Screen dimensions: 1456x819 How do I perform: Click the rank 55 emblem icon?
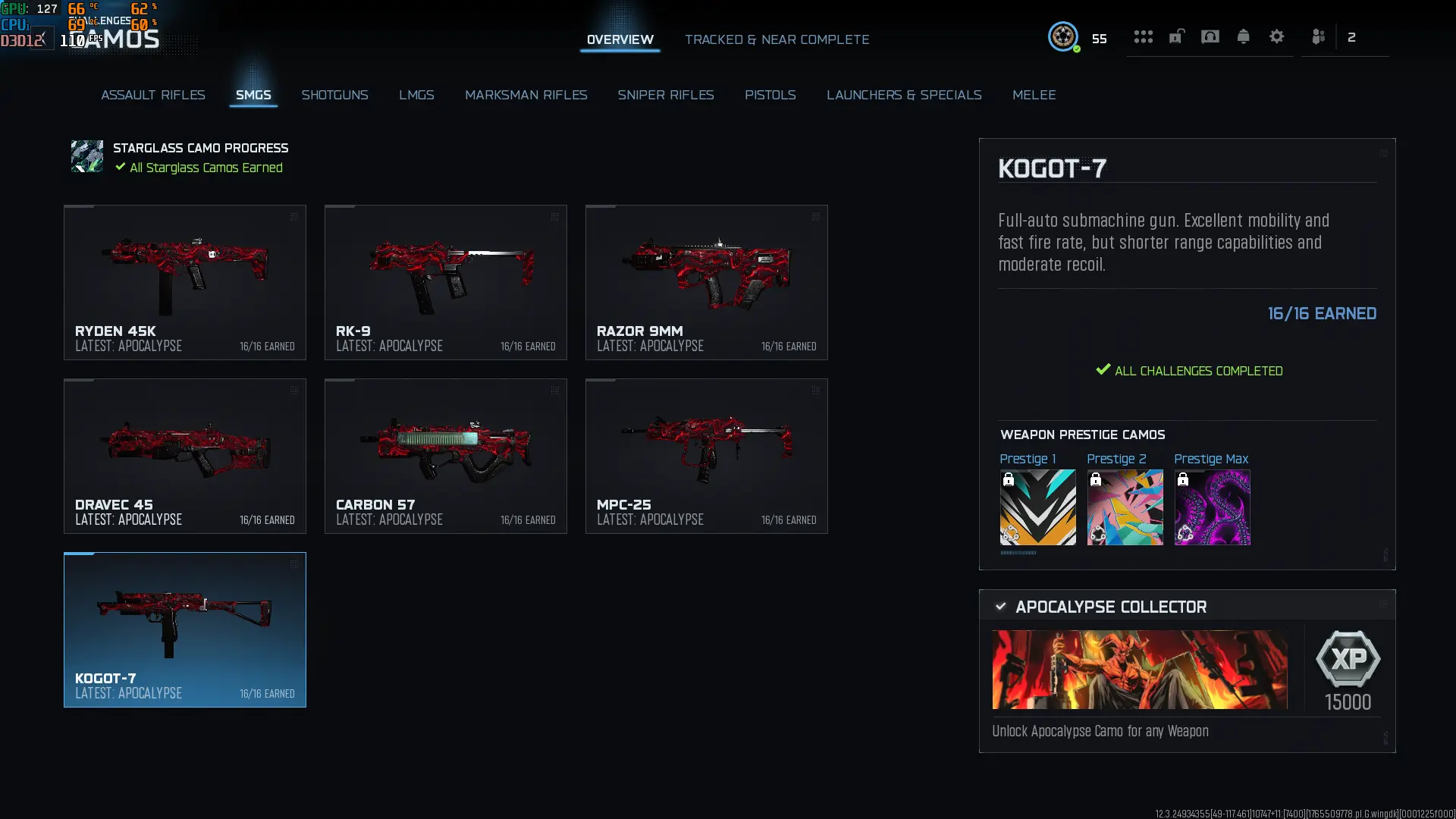pos(1064,37)
